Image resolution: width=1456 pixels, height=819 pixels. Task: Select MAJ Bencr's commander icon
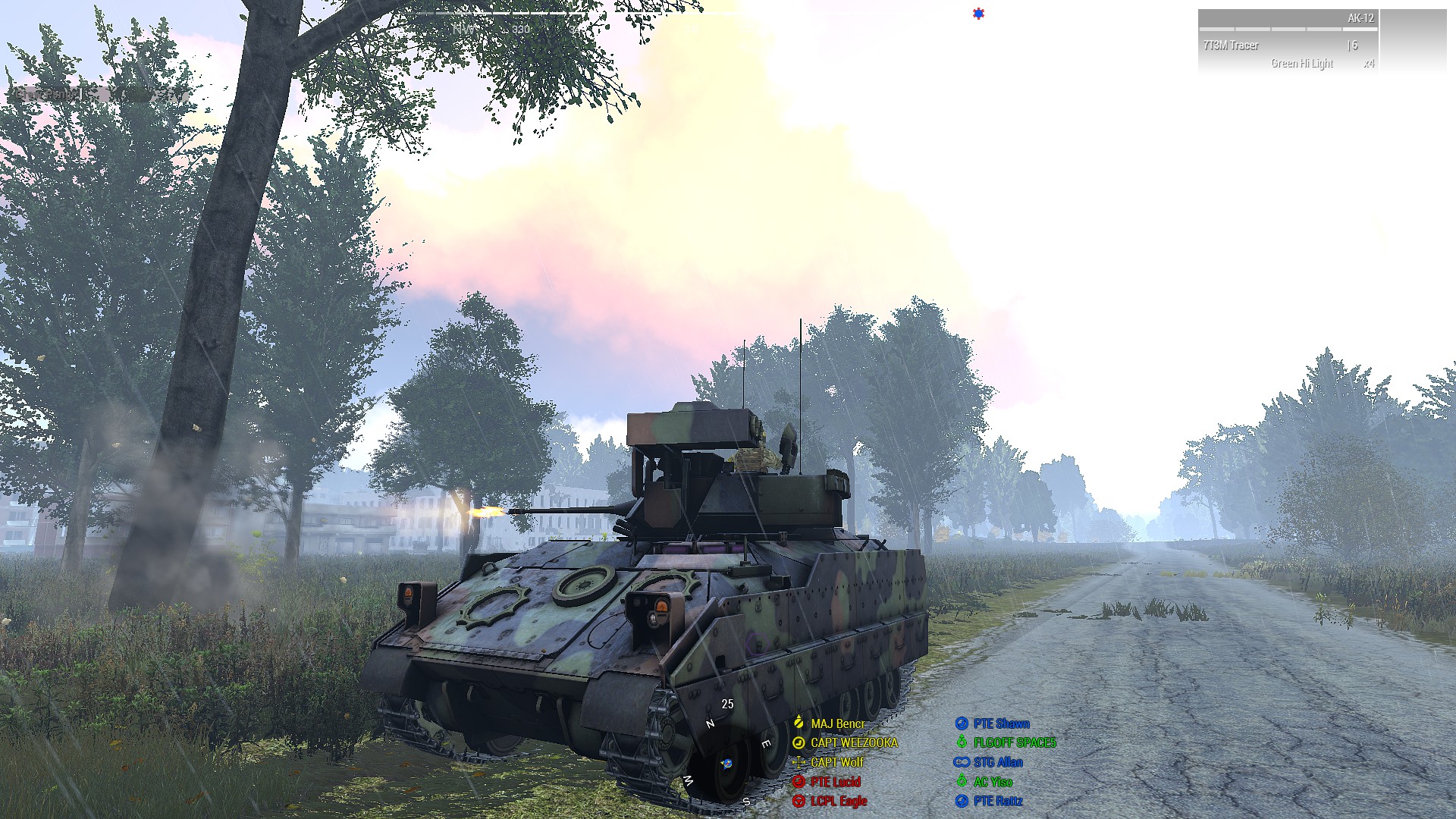coord(799,723)
